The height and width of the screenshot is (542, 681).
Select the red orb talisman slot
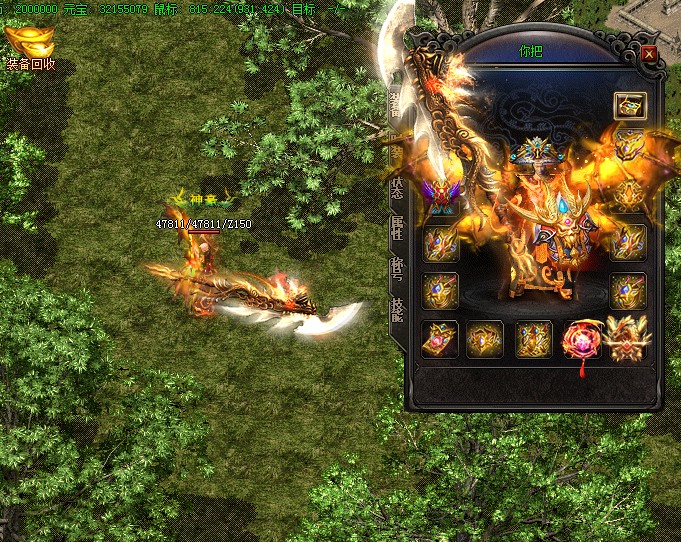point(580,339)
